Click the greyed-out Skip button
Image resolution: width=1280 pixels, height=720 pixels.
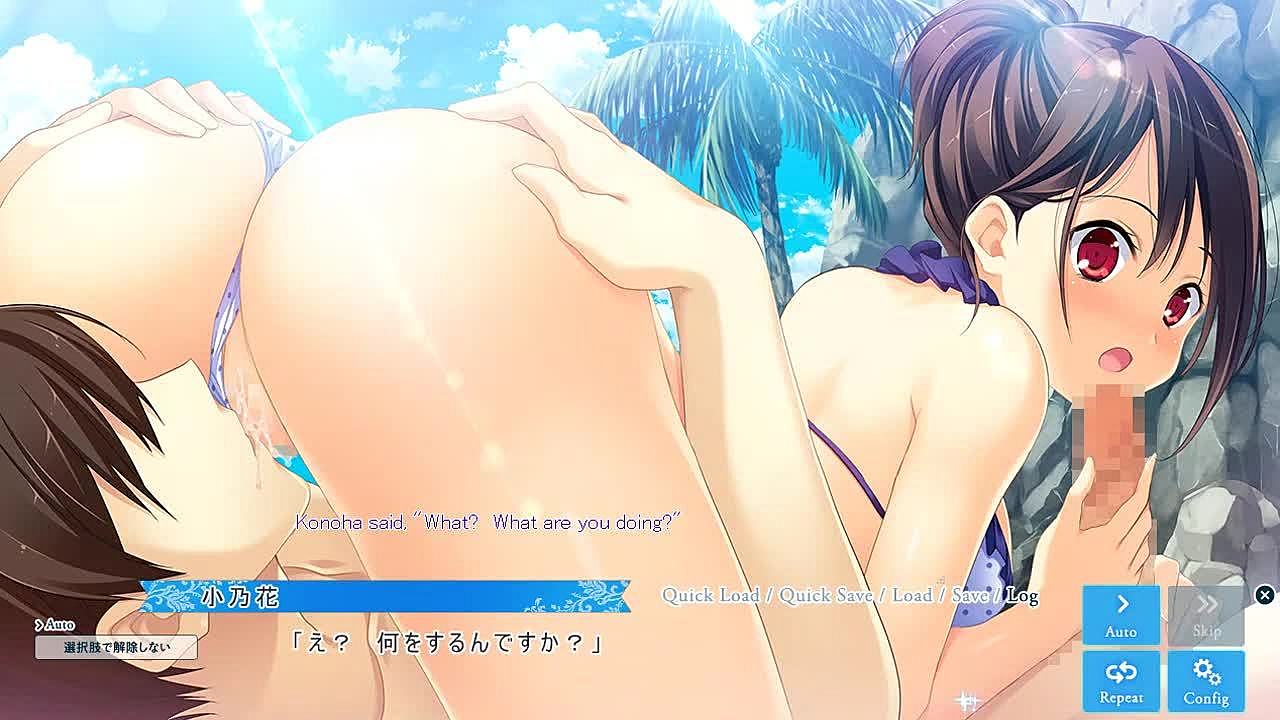[x=1206, y=615]
